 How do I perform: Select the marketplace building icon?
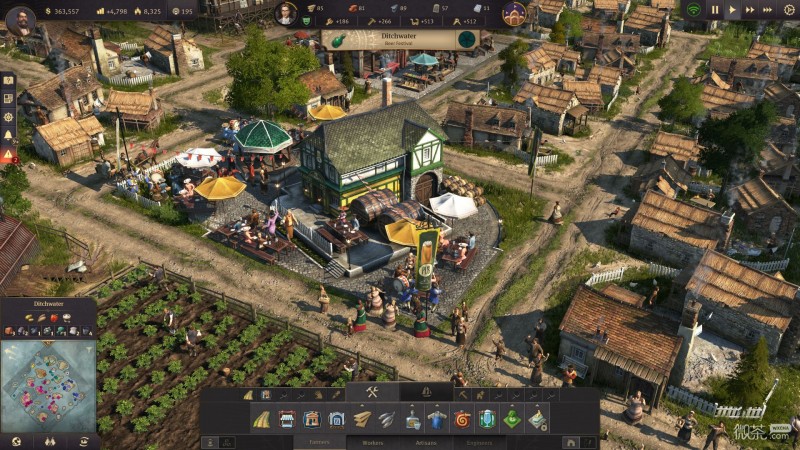(288, 419)
